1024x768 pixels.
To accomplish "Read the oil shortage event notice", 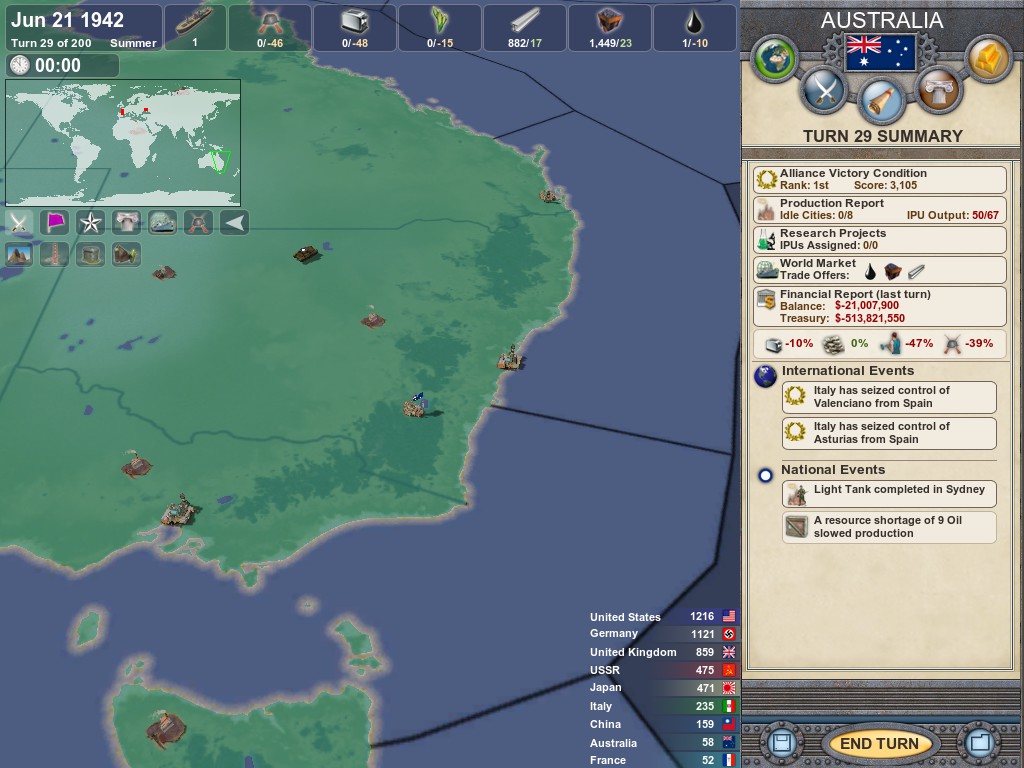I will [x=889, y=527].
